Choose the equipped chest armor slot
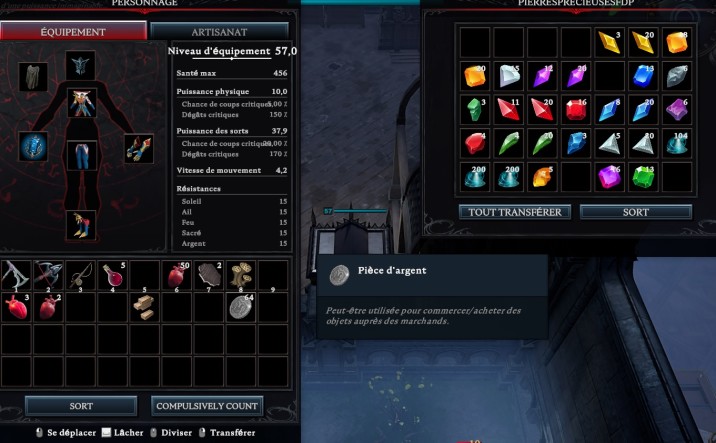 click(x=80, y=102)
